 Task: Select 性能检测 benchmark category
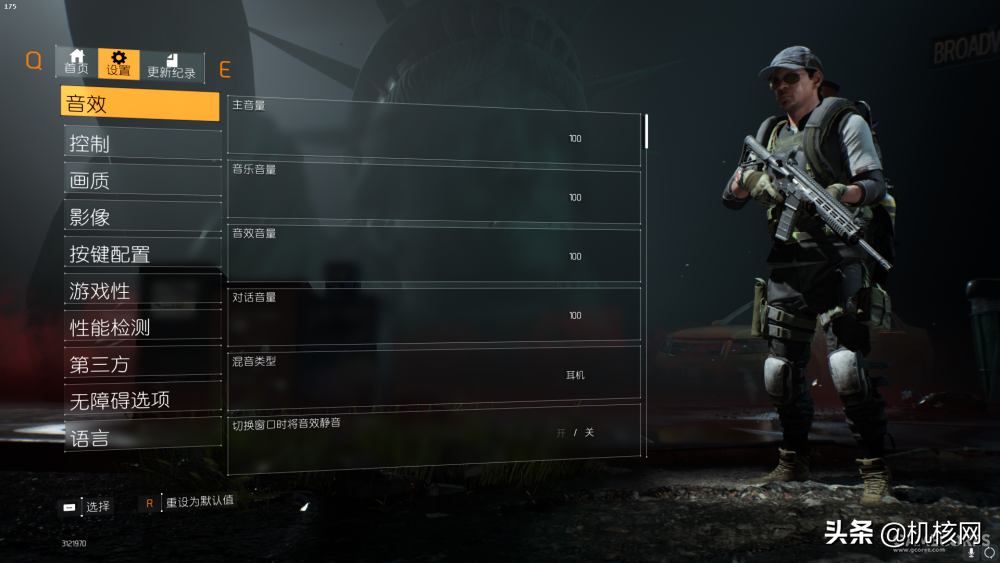[x=142, y=328]
